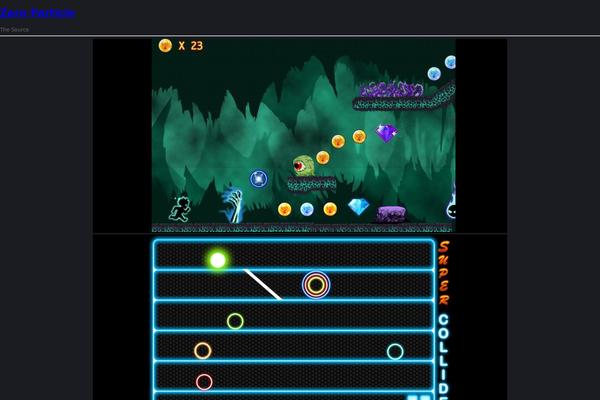This screenshot has width=600, height=400.
Task: Tap the green neon ring
Action: coord(235,321)
